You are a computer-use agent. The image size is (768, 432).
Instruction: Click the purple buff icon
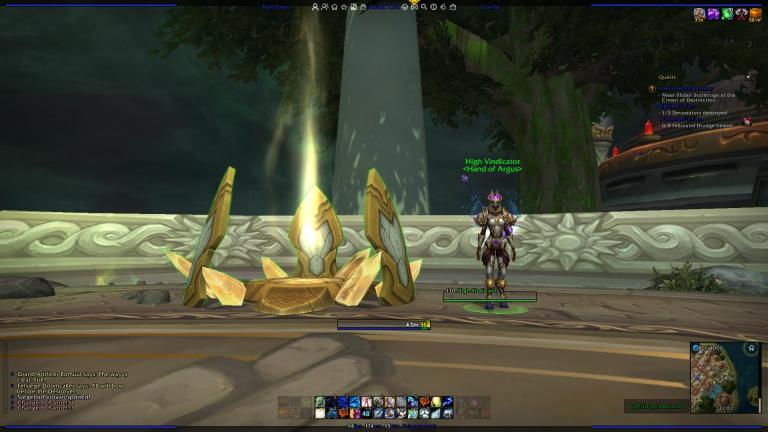[x=713, y=14]
